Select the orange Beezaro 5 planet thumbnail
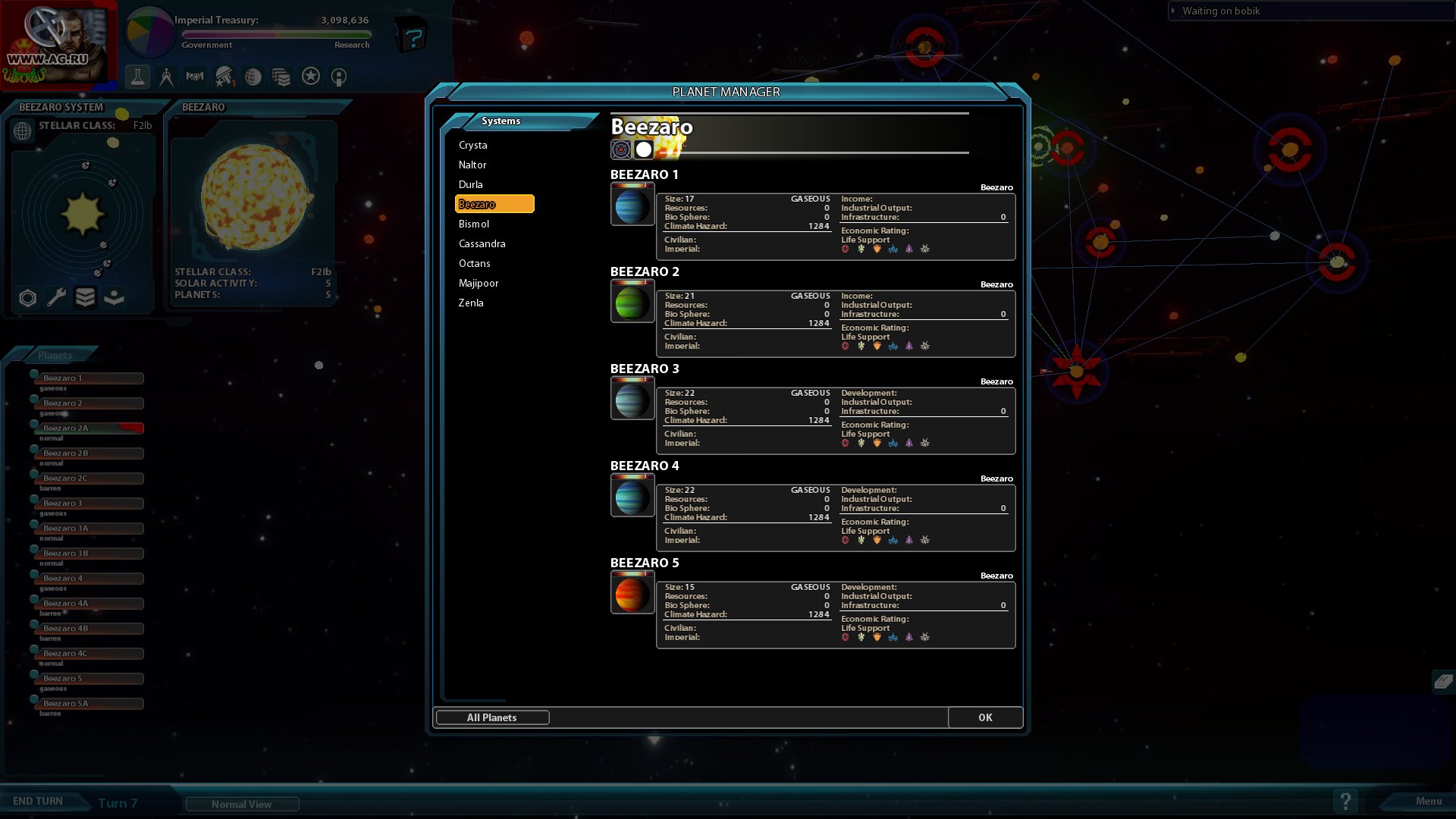Image resolution: width=1456 pixels, height=819 pixels. click(x=632, y=593)
